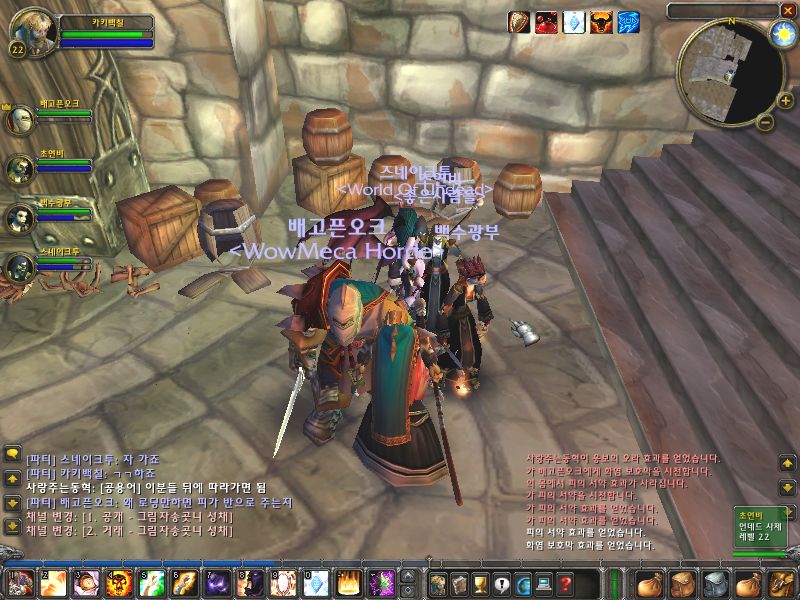Viewport: 800px width, 600px height.
Task: Open the world map globe button
Action: pos(523,582)
